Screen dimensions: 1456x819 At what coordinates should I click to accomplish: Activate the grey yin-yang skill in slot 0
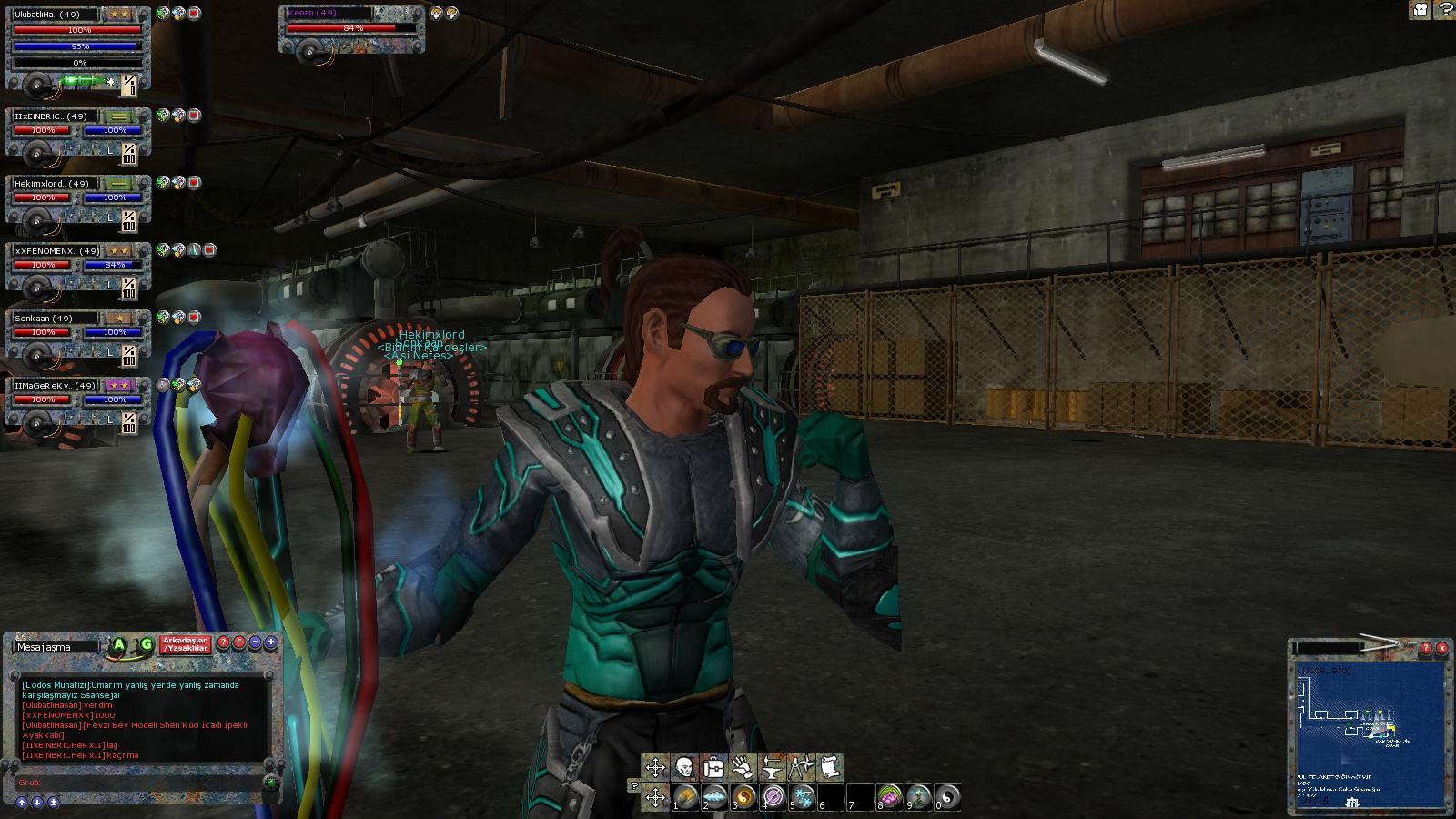pyautogui.click(x=947, y=798)
